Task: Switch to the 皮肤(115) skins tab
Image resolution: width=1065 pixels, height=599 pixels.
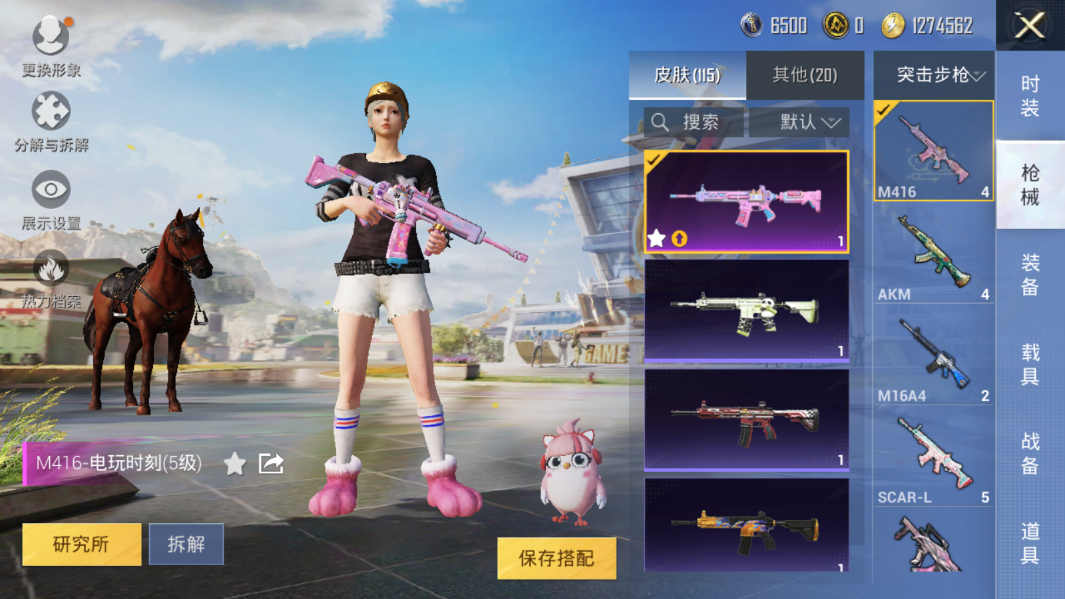Action: coord(687,75)
